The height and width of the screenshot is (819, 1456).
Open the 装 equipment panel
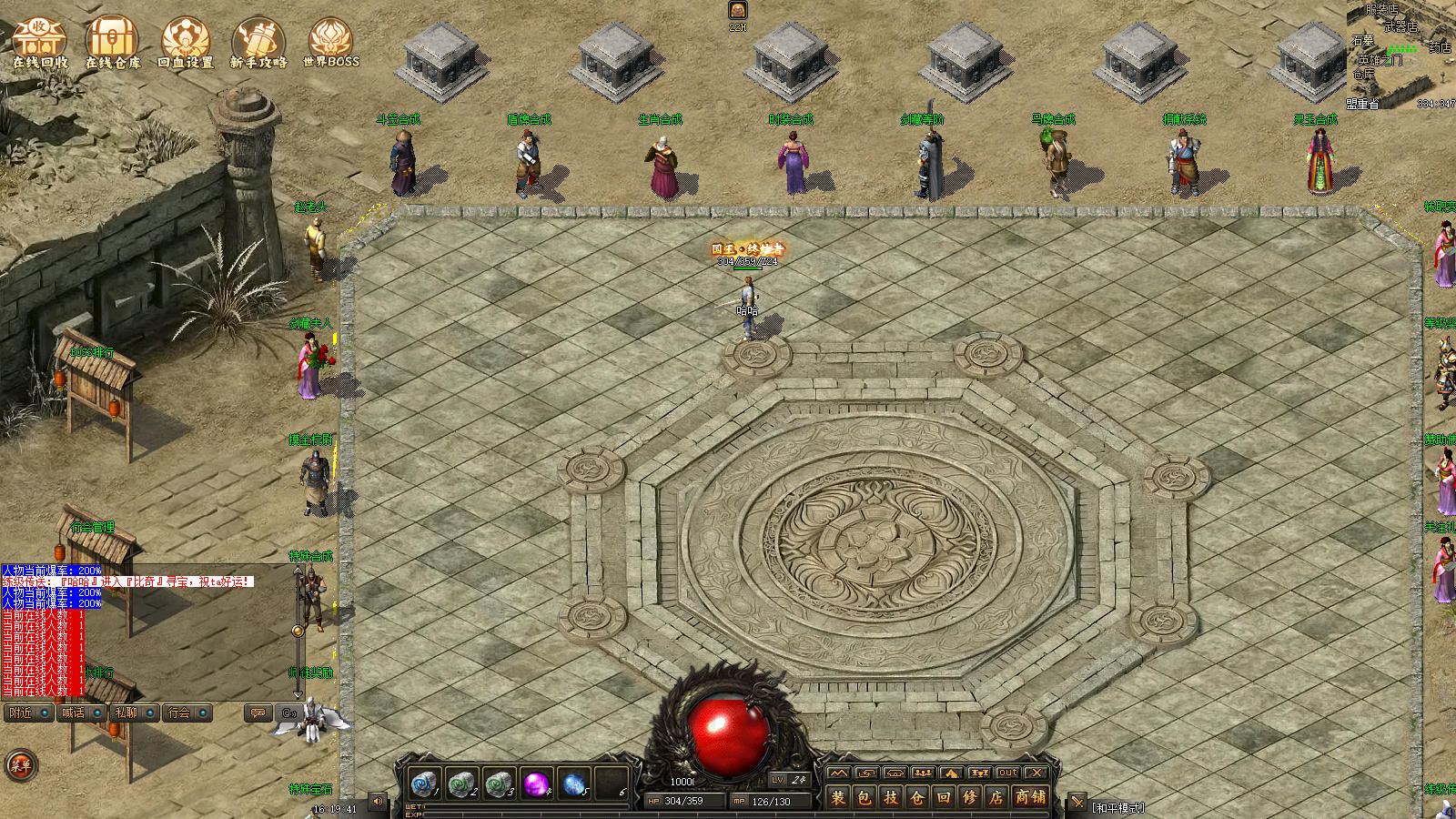click(x=838, y=797)
